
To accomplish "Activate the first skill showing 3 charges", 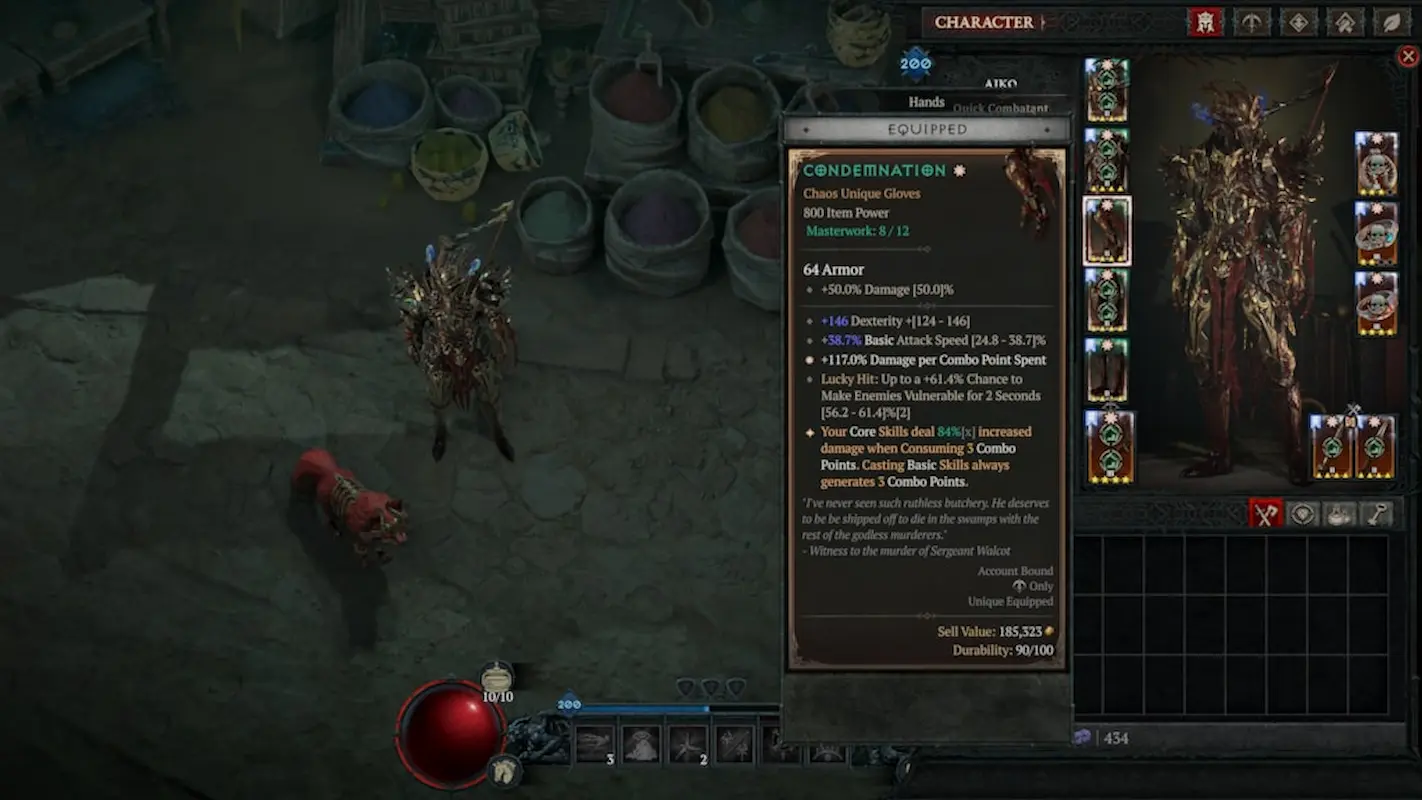I will click(x=595, y=745).
